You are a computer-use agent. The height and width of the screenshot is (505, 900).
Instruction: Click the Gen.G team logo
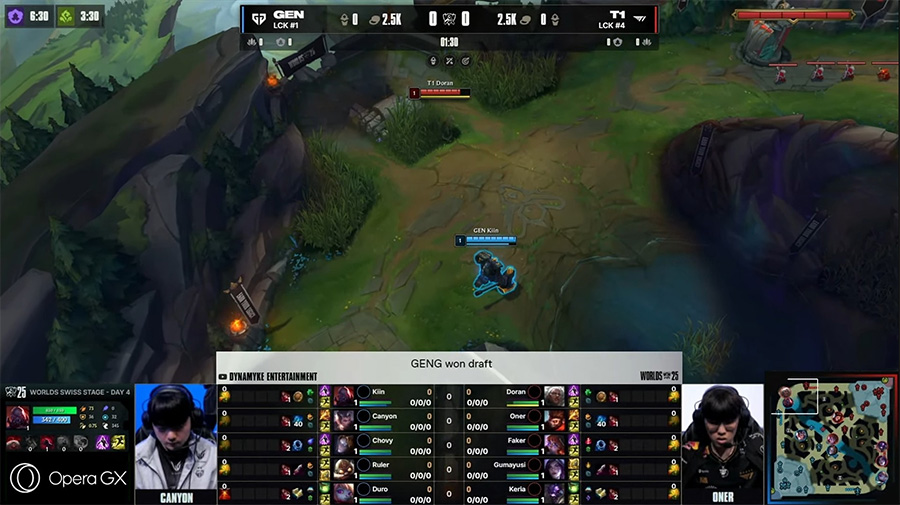pos(259,16)
